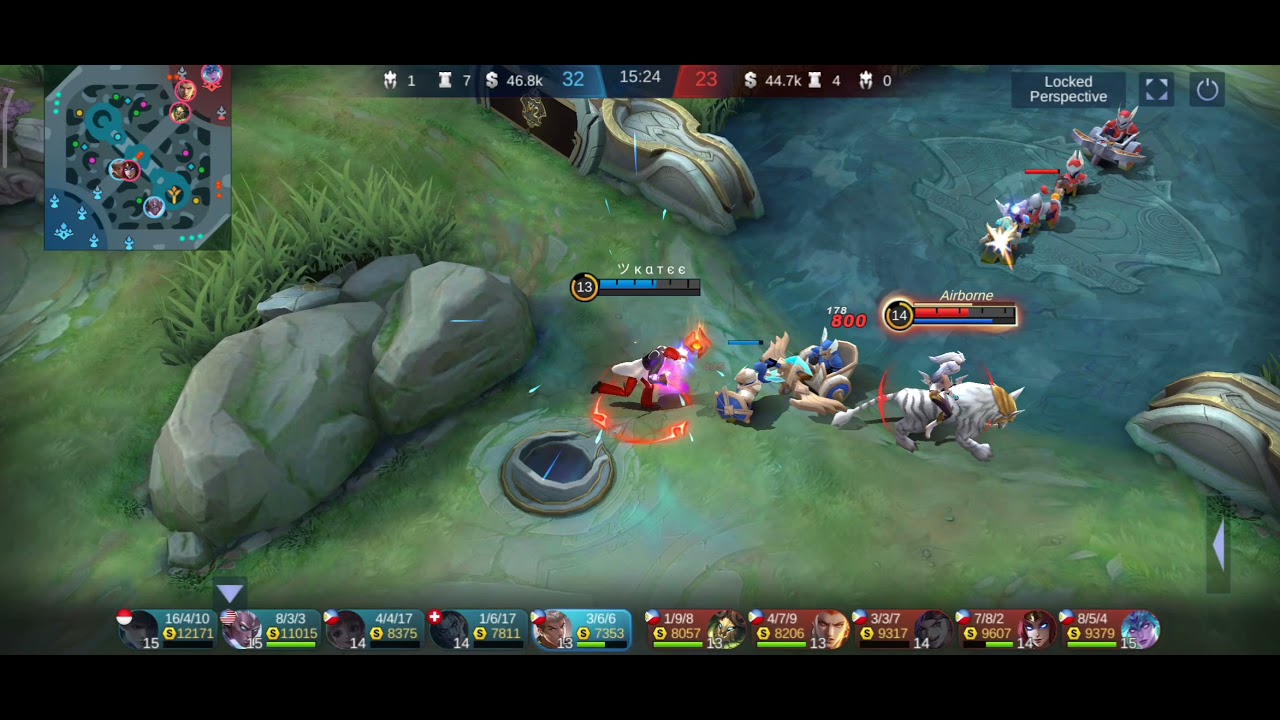The image size is (1280, 720).
Task: Select the blue player with 16/4/10 score
Action: coord(167,629)
